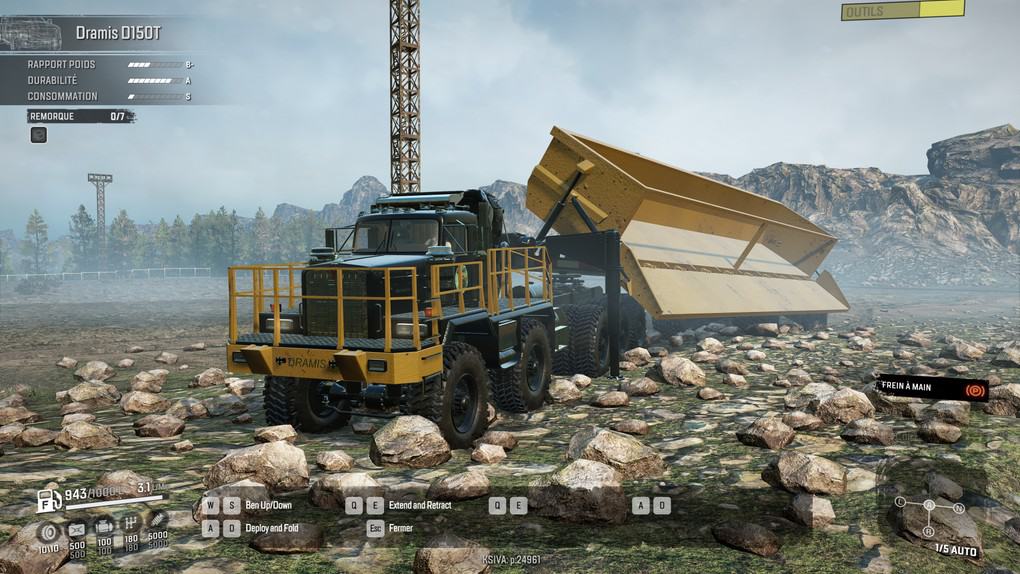Toggle the Frein à main handbrake indicator
Screen dimensions: 1020x574
pos(974,388)
